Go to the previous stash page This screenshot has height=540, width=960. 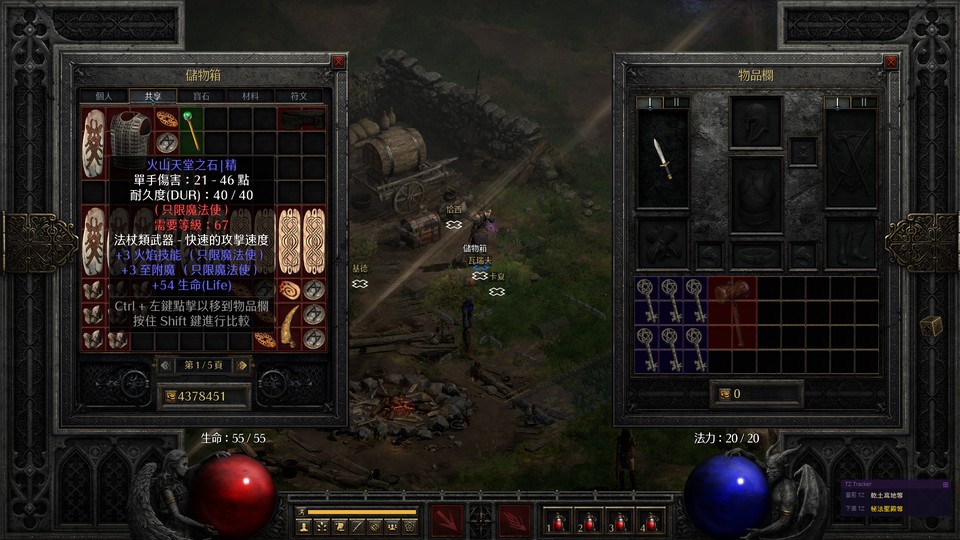point(165,365)
